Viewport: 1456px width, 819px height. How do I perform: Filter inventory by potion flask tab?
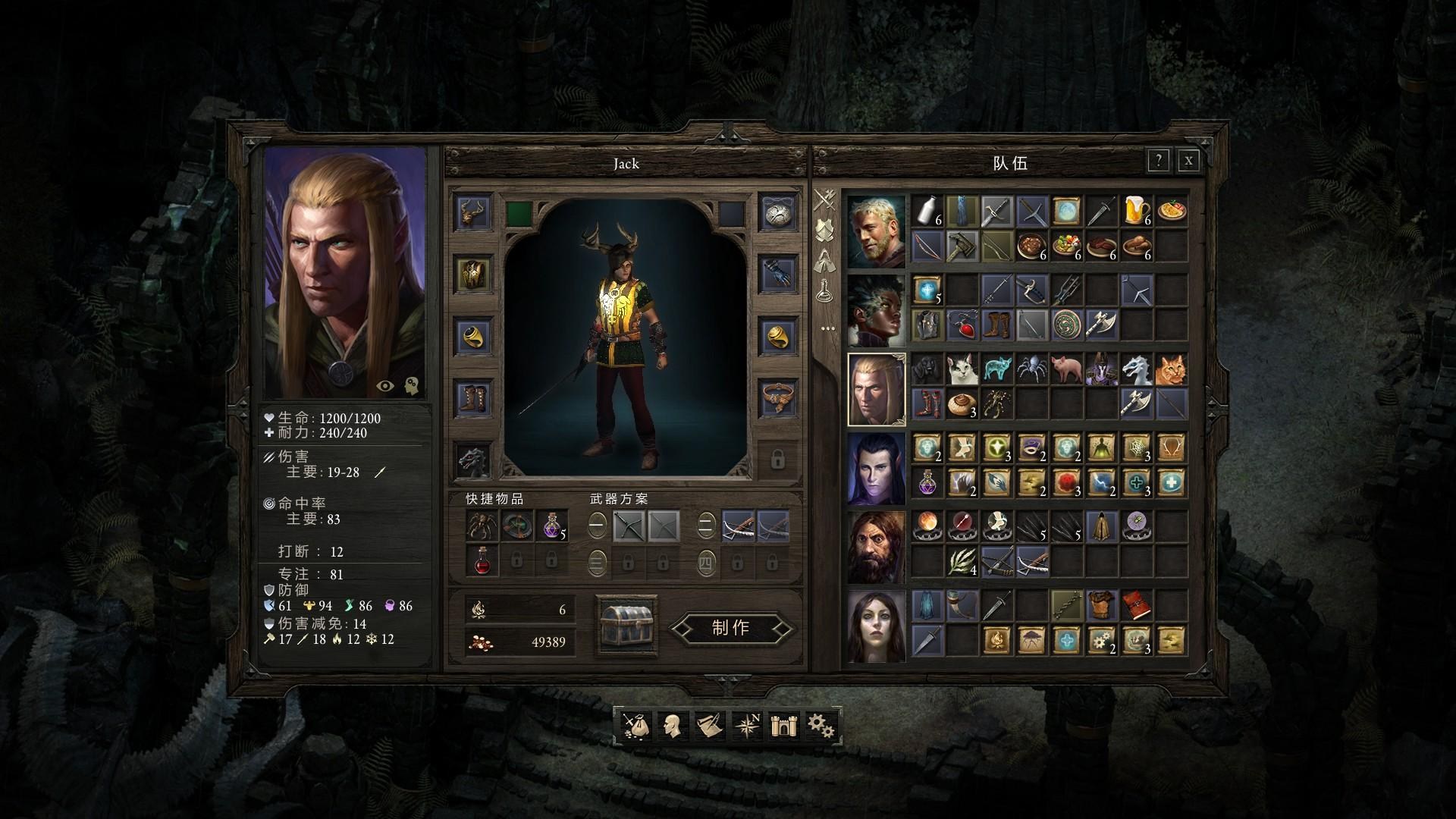[x=825, y=290]
